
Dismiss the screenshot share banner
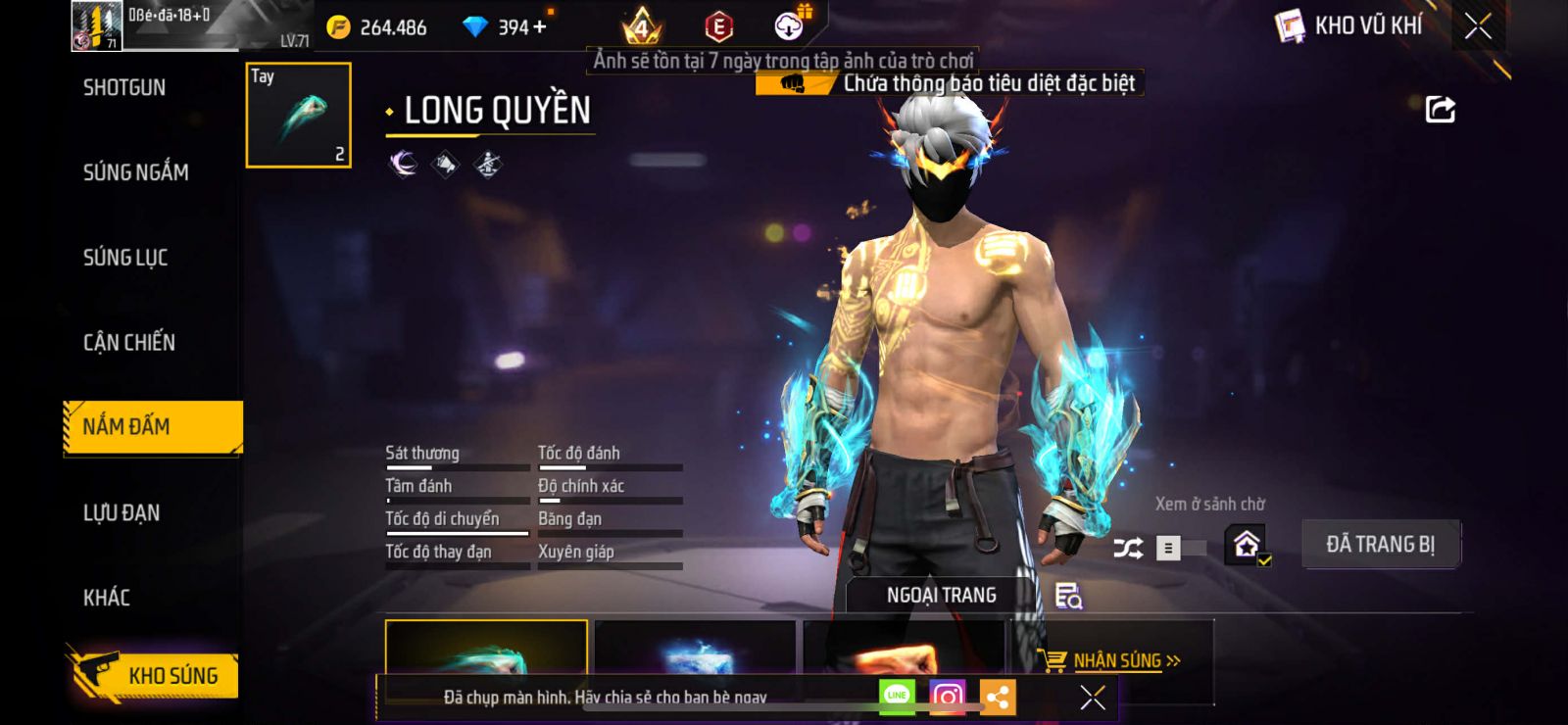click(1092, 698)
